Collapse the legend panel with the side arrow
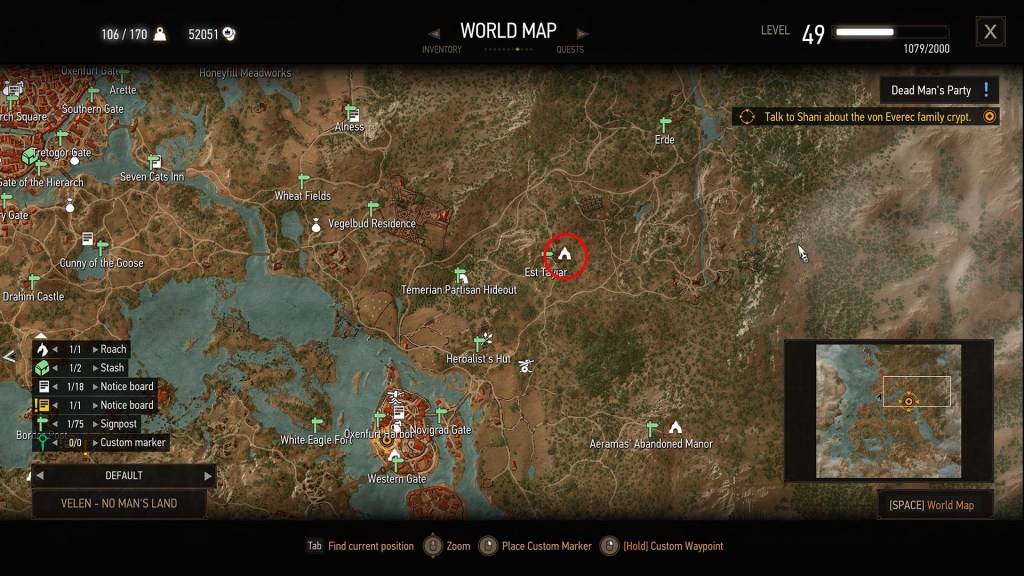This screenshot has height=576, width=1024. click(x=9, y=355)
